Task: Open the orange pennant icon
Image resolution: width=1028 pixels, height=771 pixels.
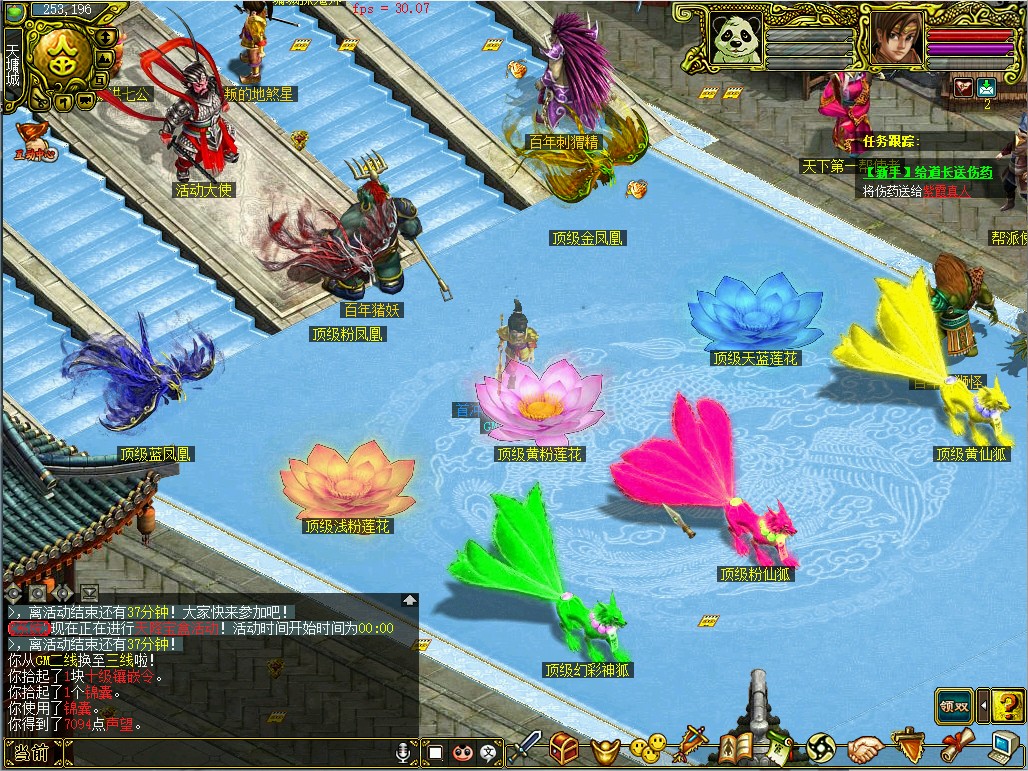Action: (908, 746)
